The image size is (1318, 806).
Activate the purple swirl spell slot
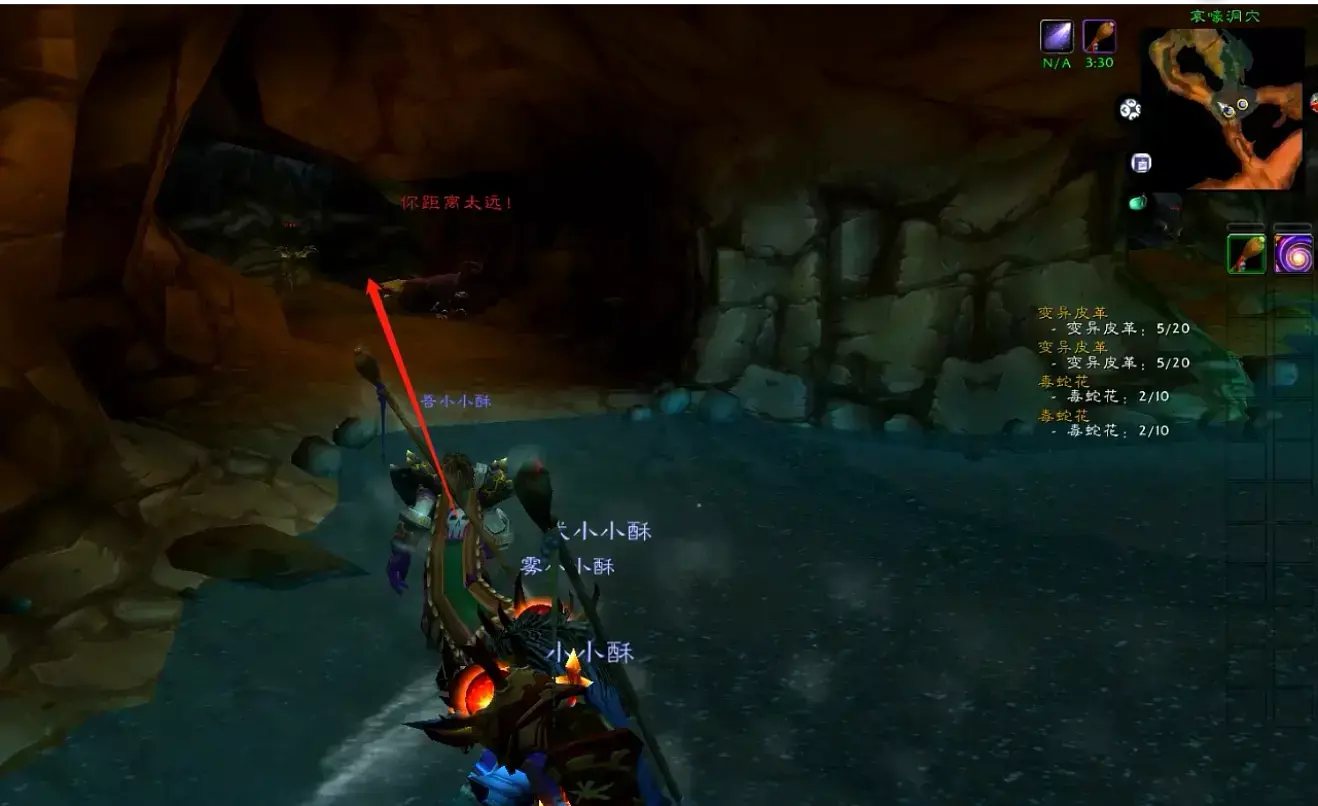(1292, 253)
